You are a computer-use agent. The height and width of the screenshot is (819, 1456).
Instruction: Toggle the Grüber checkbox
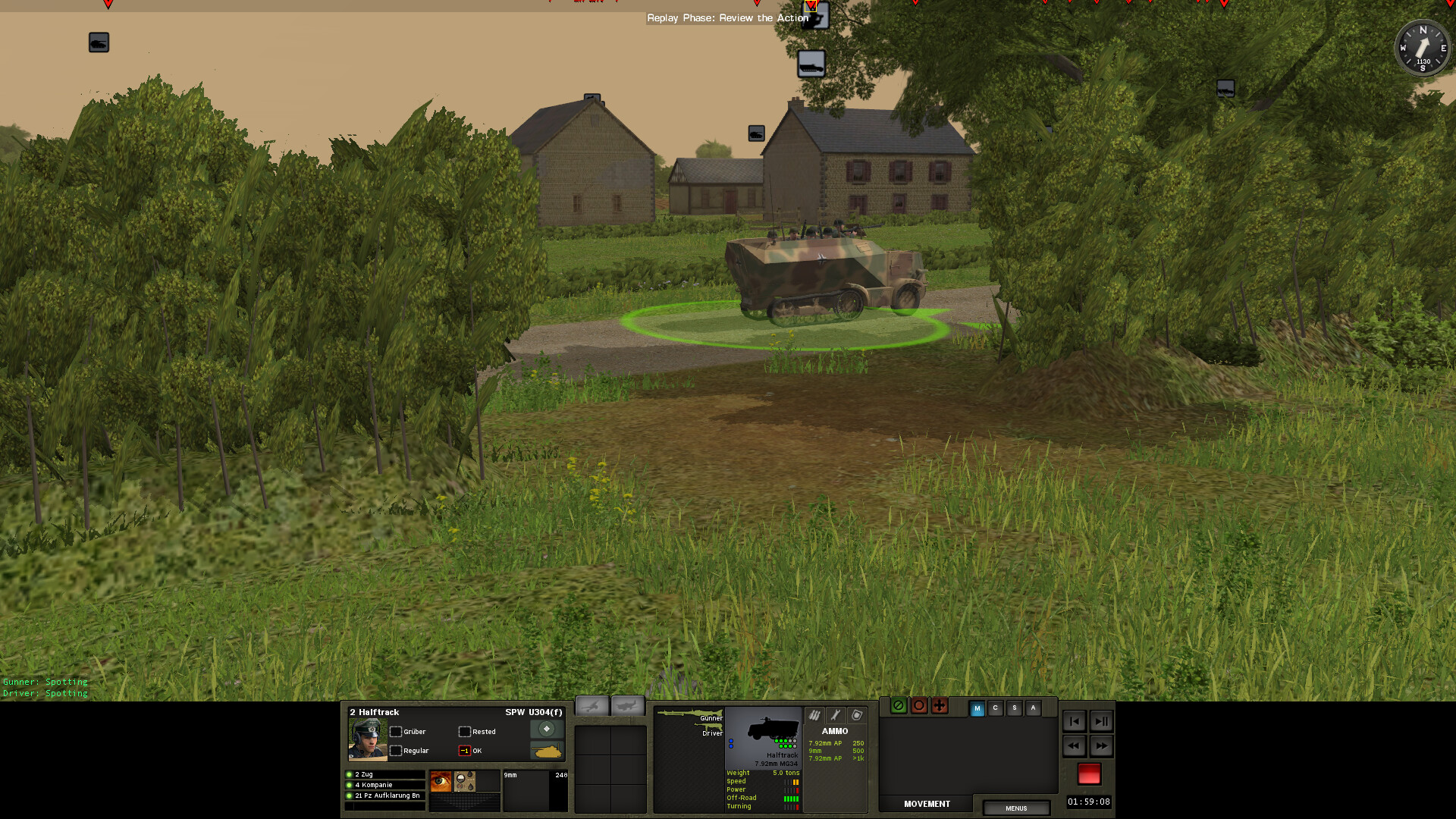(x=397, y=732)
